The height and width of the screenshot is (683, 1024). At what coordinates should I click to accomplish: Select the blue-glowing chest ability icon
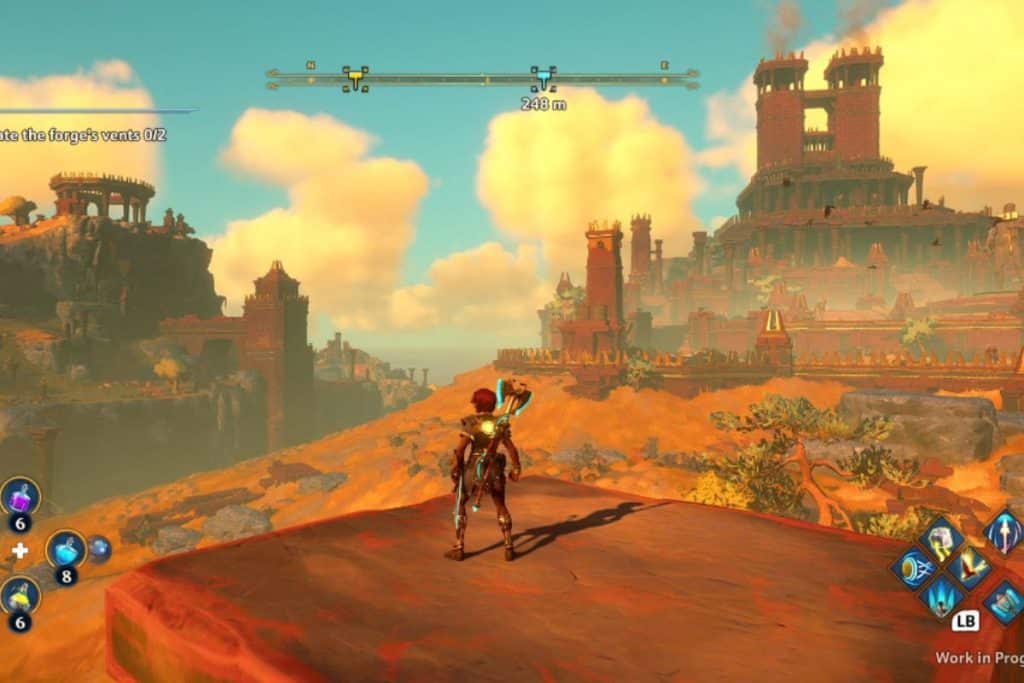(1003, 601)
